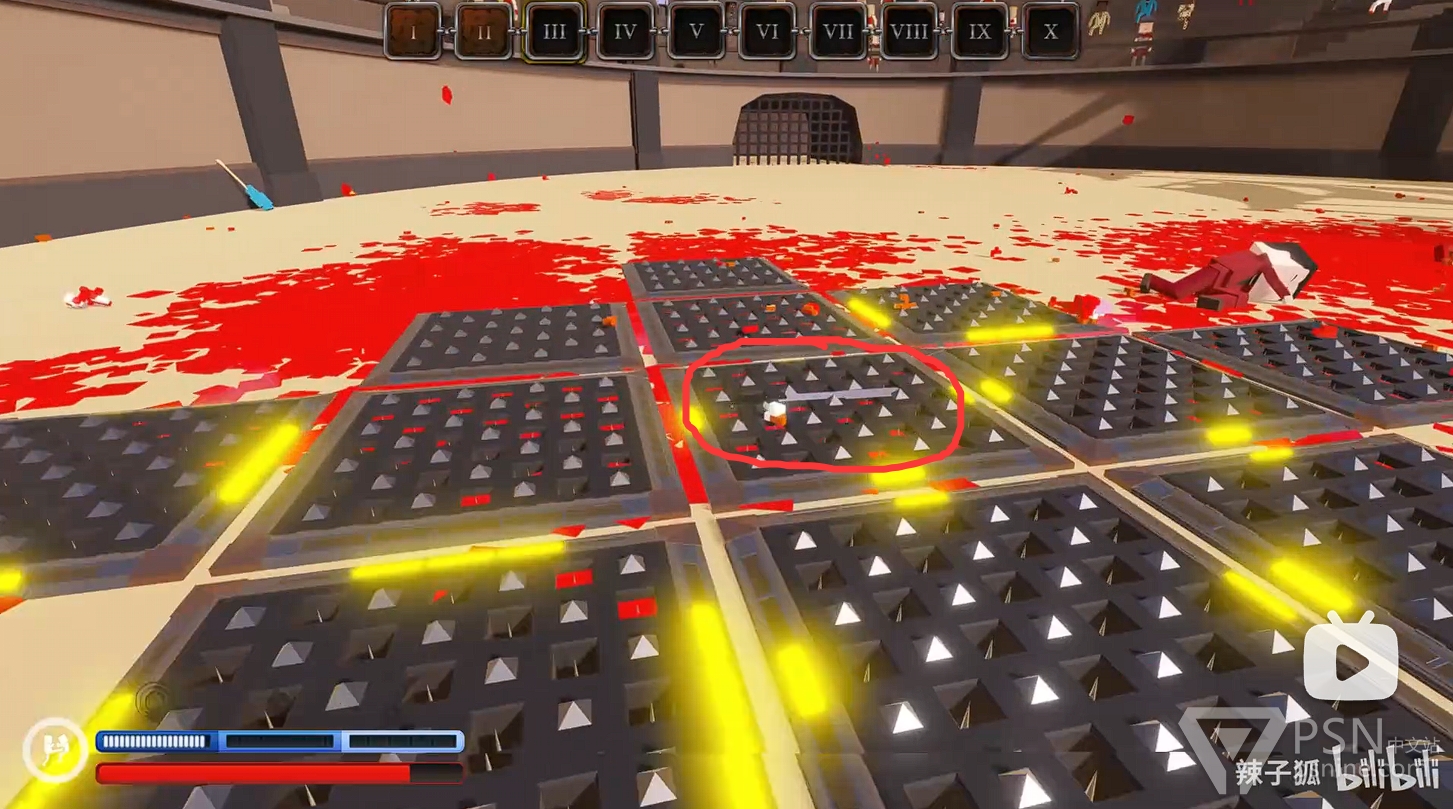Choose the highlighted round III tile

coord(555,31)
